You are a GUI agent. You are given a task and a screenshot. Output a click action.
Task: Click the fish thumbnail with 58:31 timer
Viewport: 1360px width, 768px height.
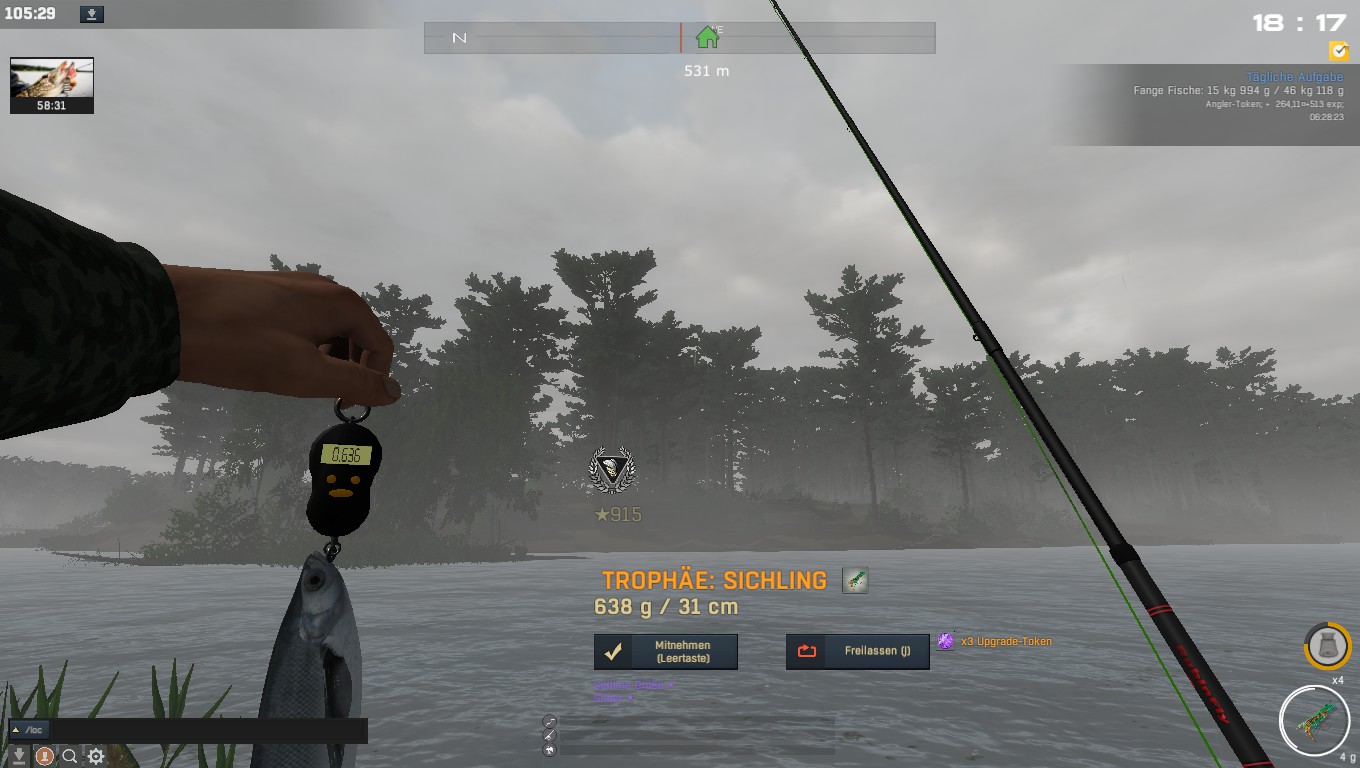[x=52, y=85]
